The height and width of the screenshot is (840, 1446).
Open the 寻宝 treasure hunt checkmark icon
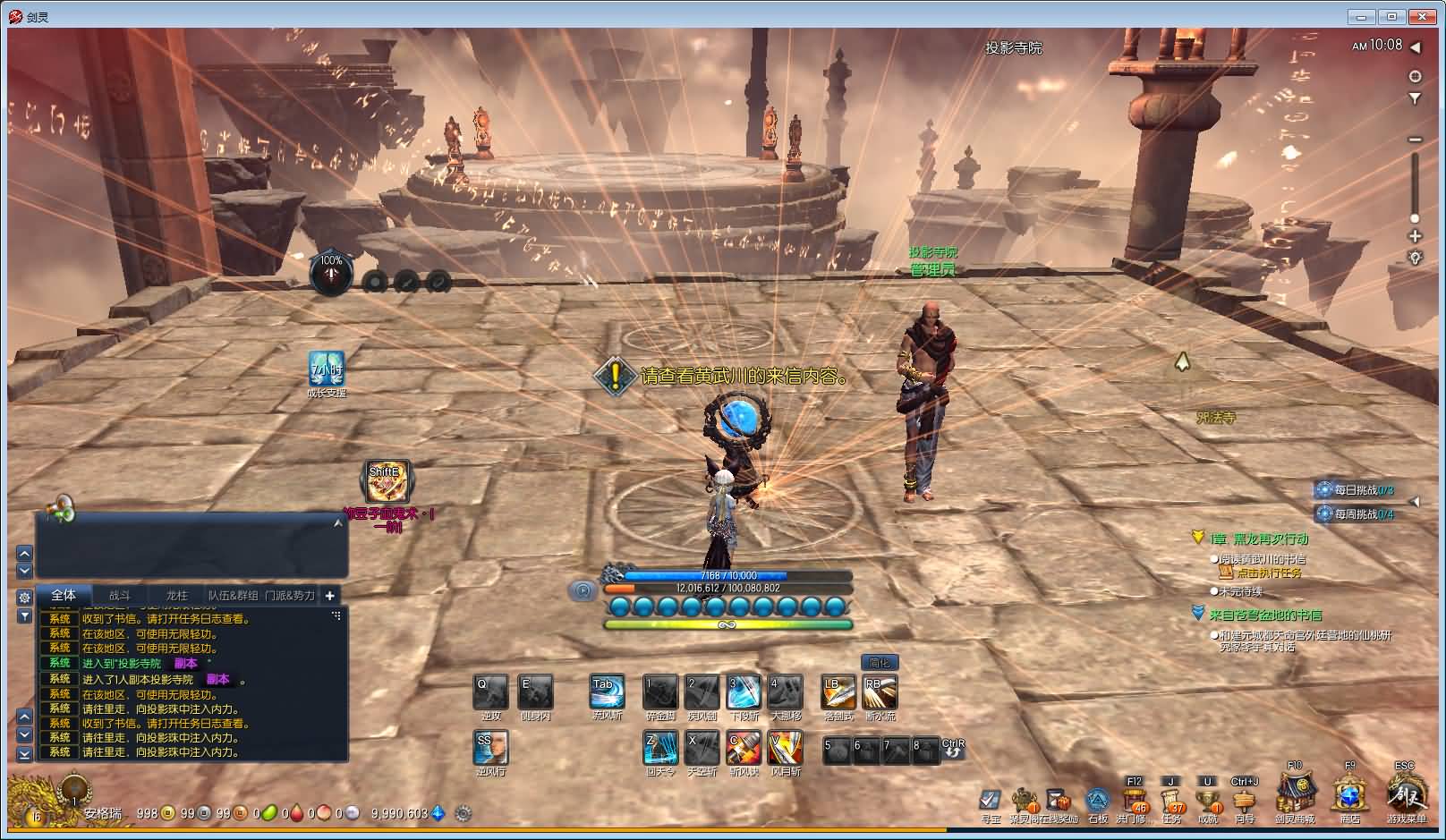(990, 799)
